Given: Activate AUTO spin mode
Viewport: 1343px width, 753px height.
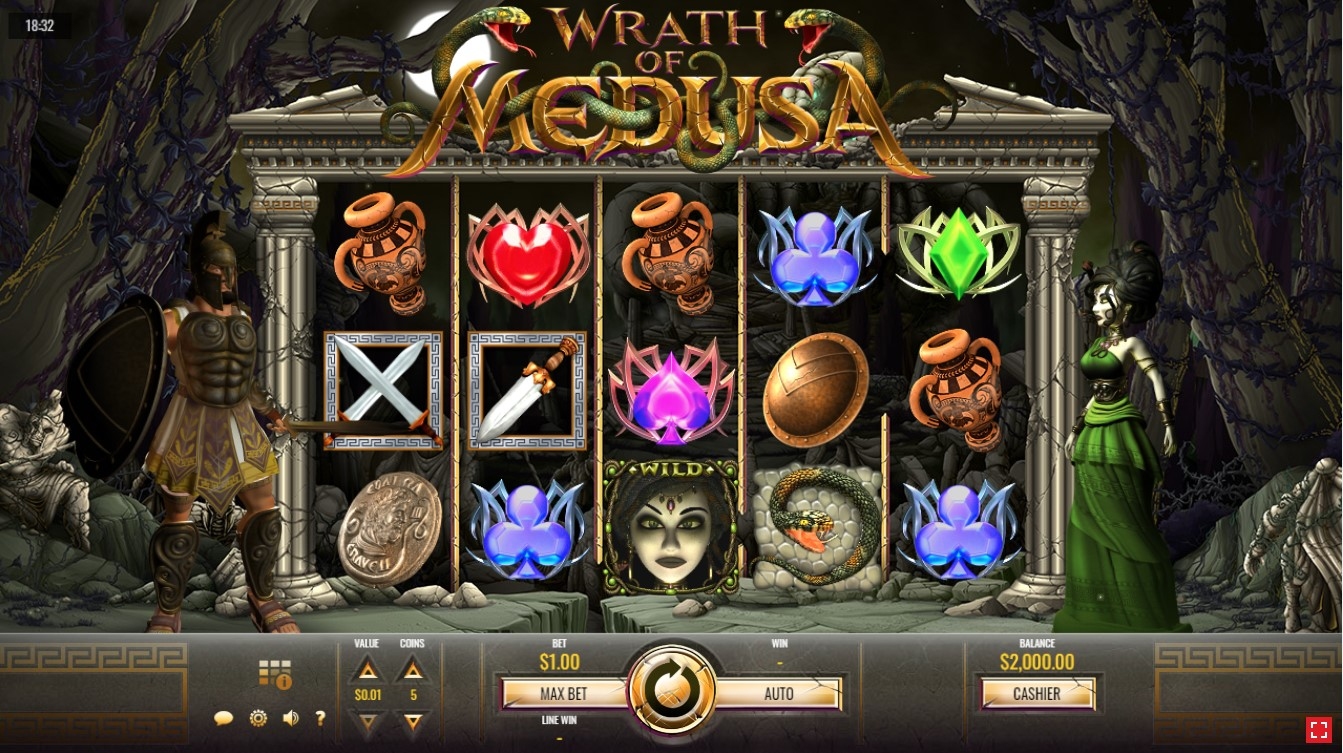Looking at the screenshot, I should point(779,694).
